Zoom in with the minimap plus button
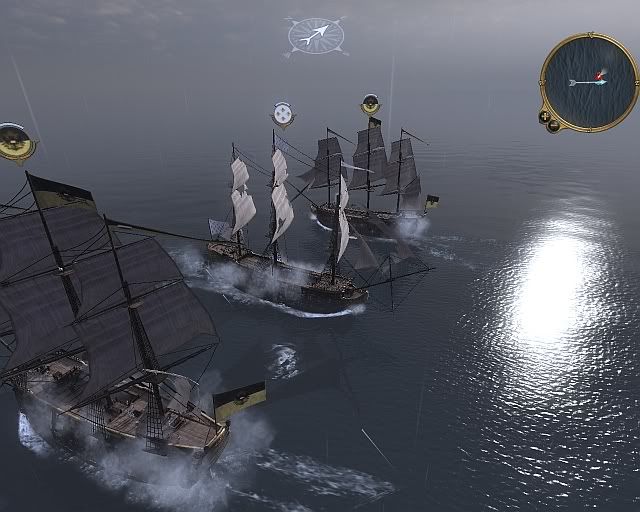 (x=545, y=116)
